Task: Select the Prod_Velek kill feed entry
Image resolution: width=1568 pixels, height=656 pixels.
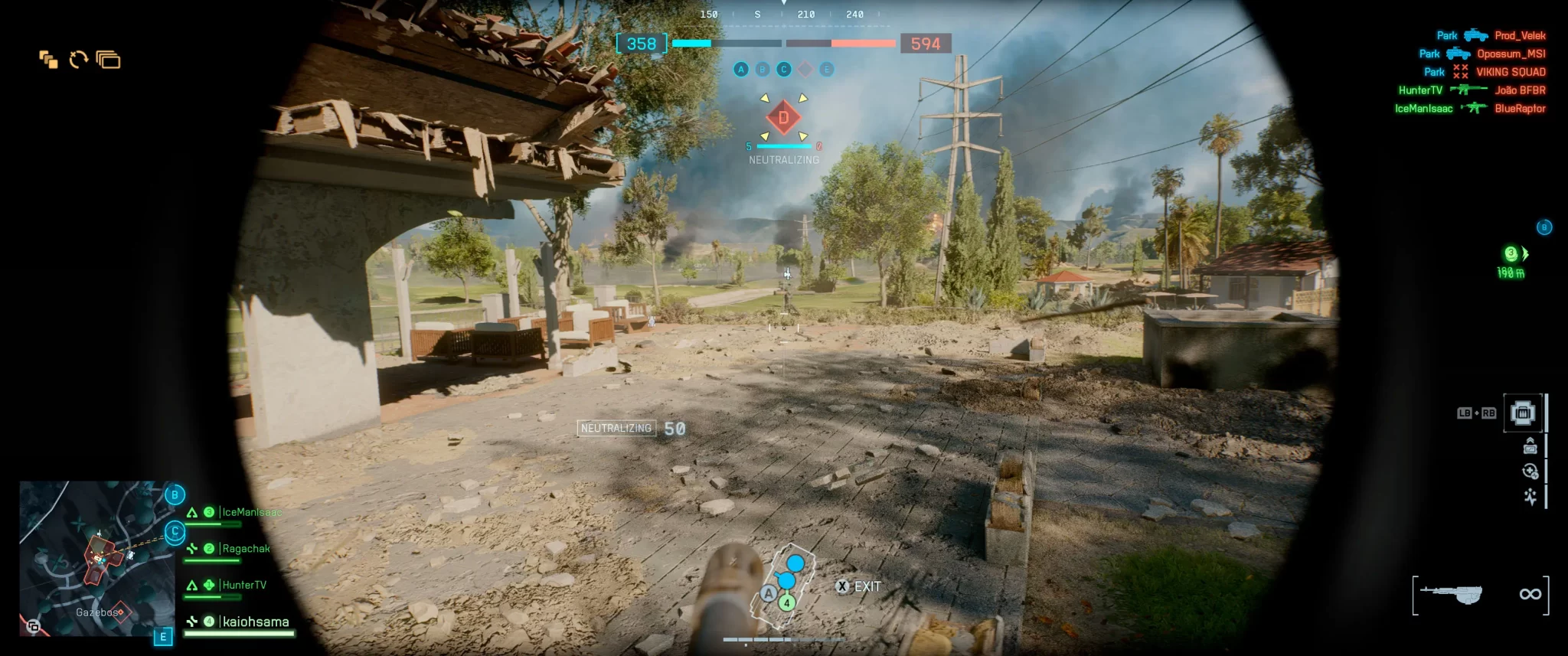Action: click(1520, 35)
